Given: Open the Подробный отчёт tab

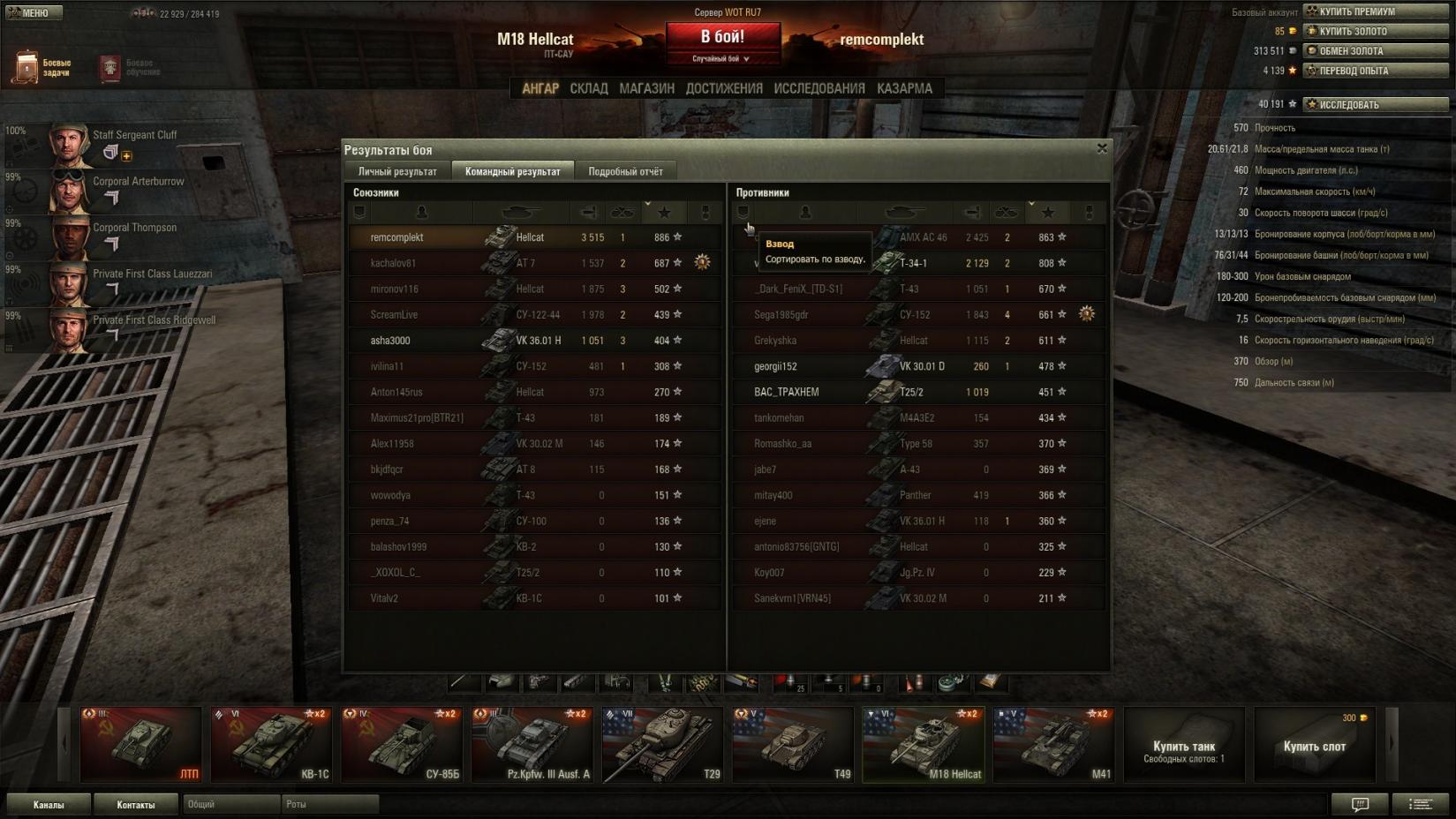Looking at the screenshot, I should 625,171.
